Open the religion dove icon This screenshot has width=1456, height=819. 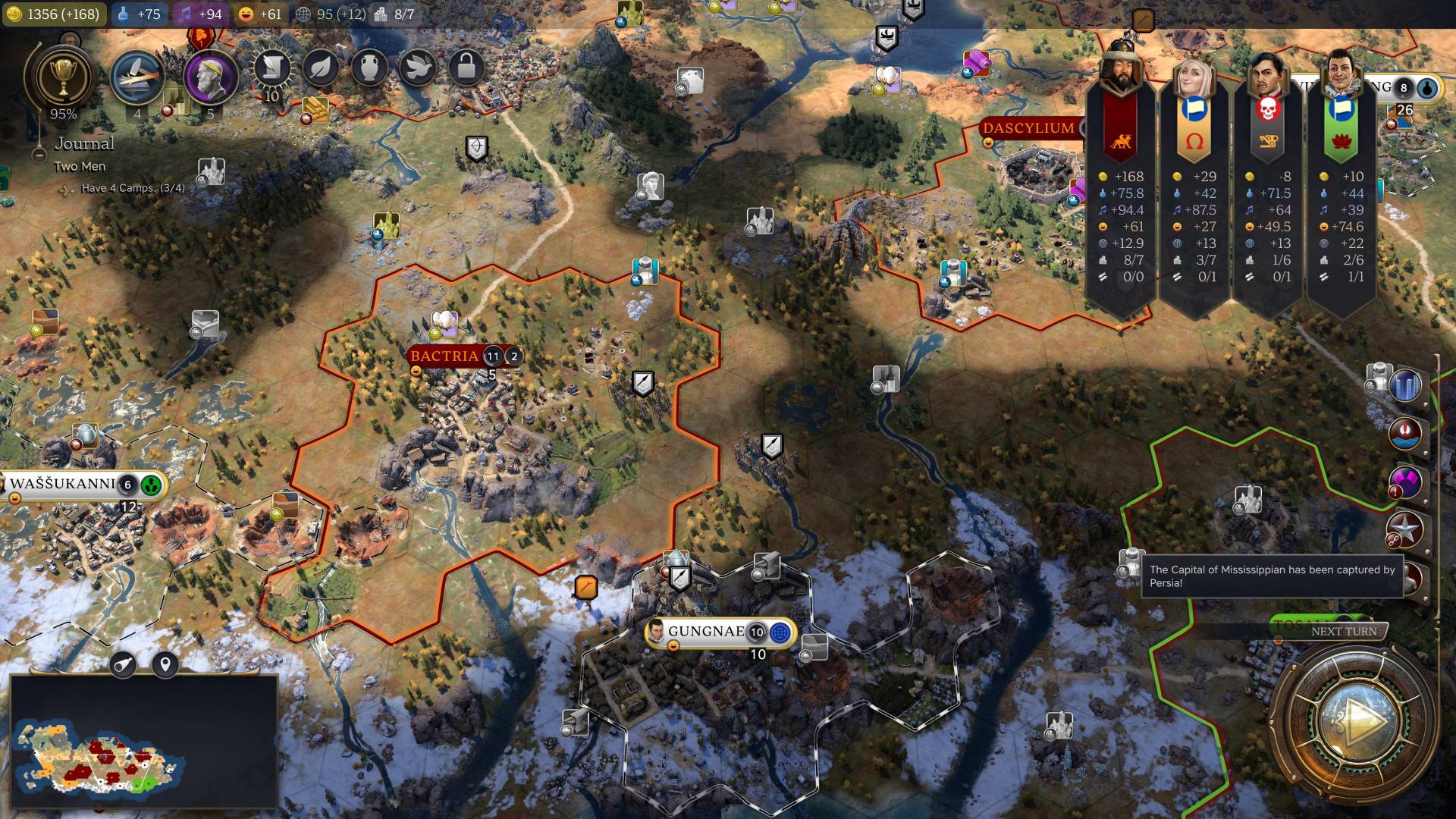tap(418, 69)
